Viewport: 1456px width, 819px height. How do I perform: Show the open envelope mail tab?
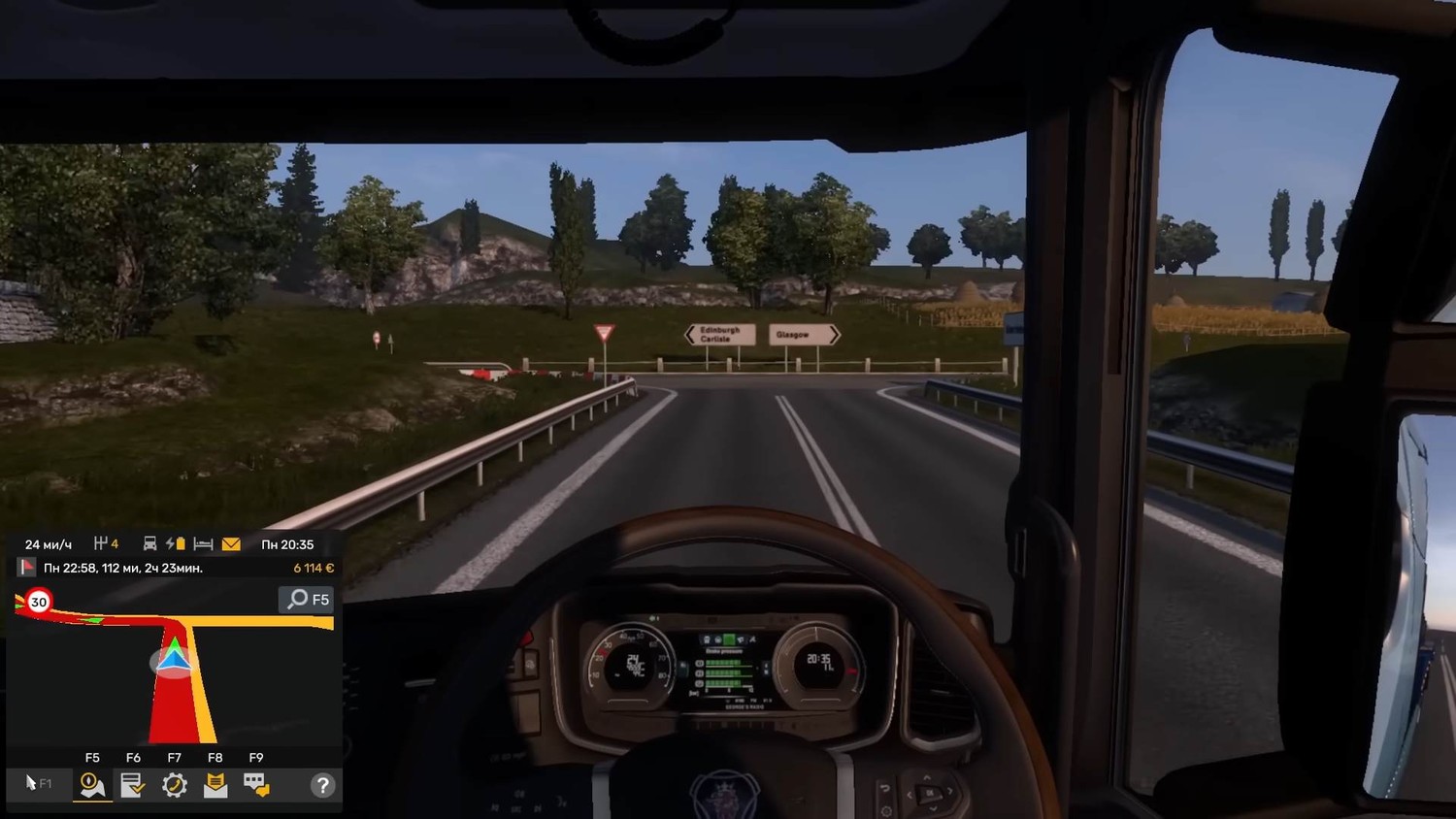(215, 785)
